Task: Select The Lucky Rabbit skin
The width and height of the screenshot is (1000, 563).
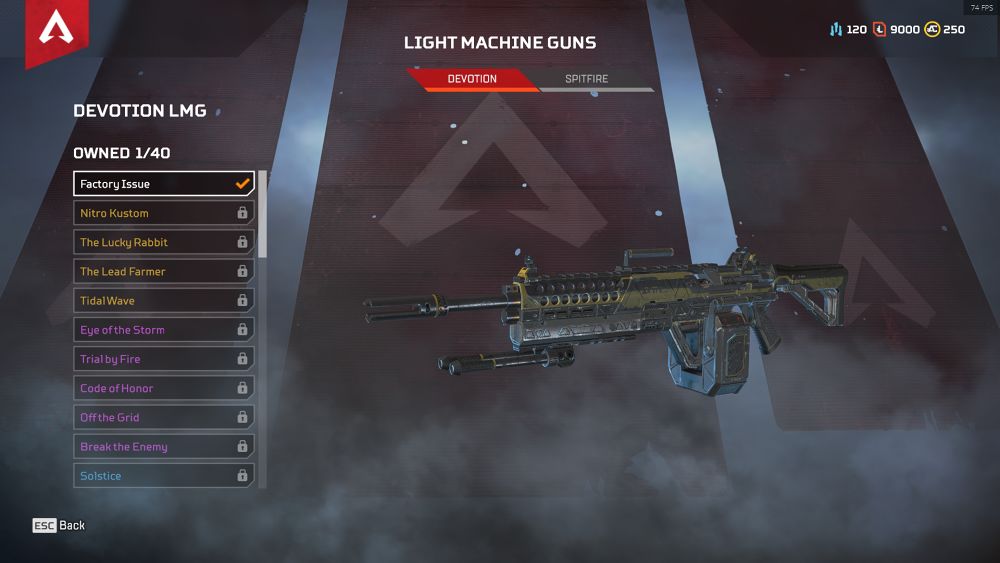Action: 164,242
